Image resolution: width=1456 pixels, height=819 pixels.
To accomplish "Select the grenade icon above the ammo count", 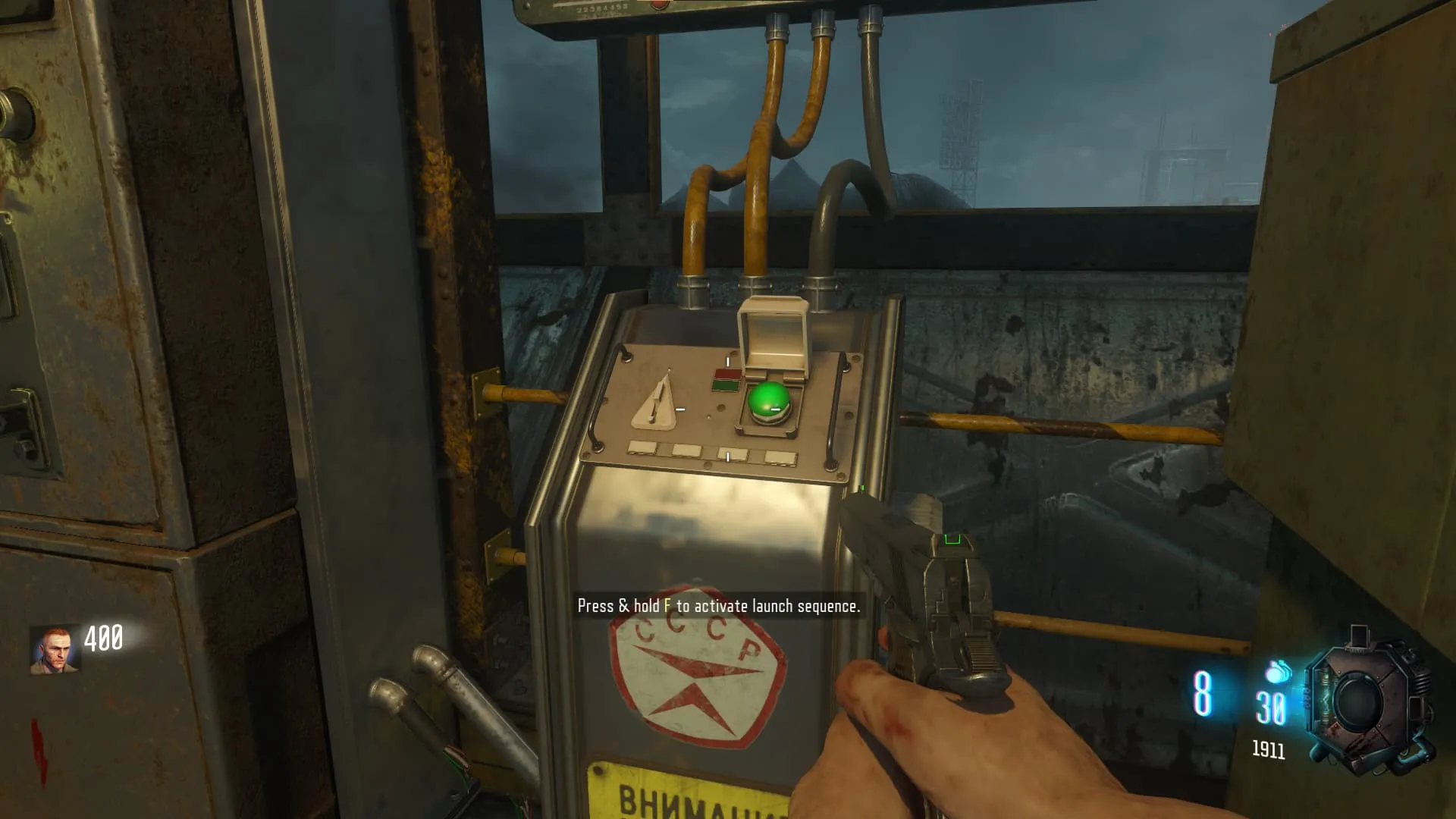I will (1279, 672).
